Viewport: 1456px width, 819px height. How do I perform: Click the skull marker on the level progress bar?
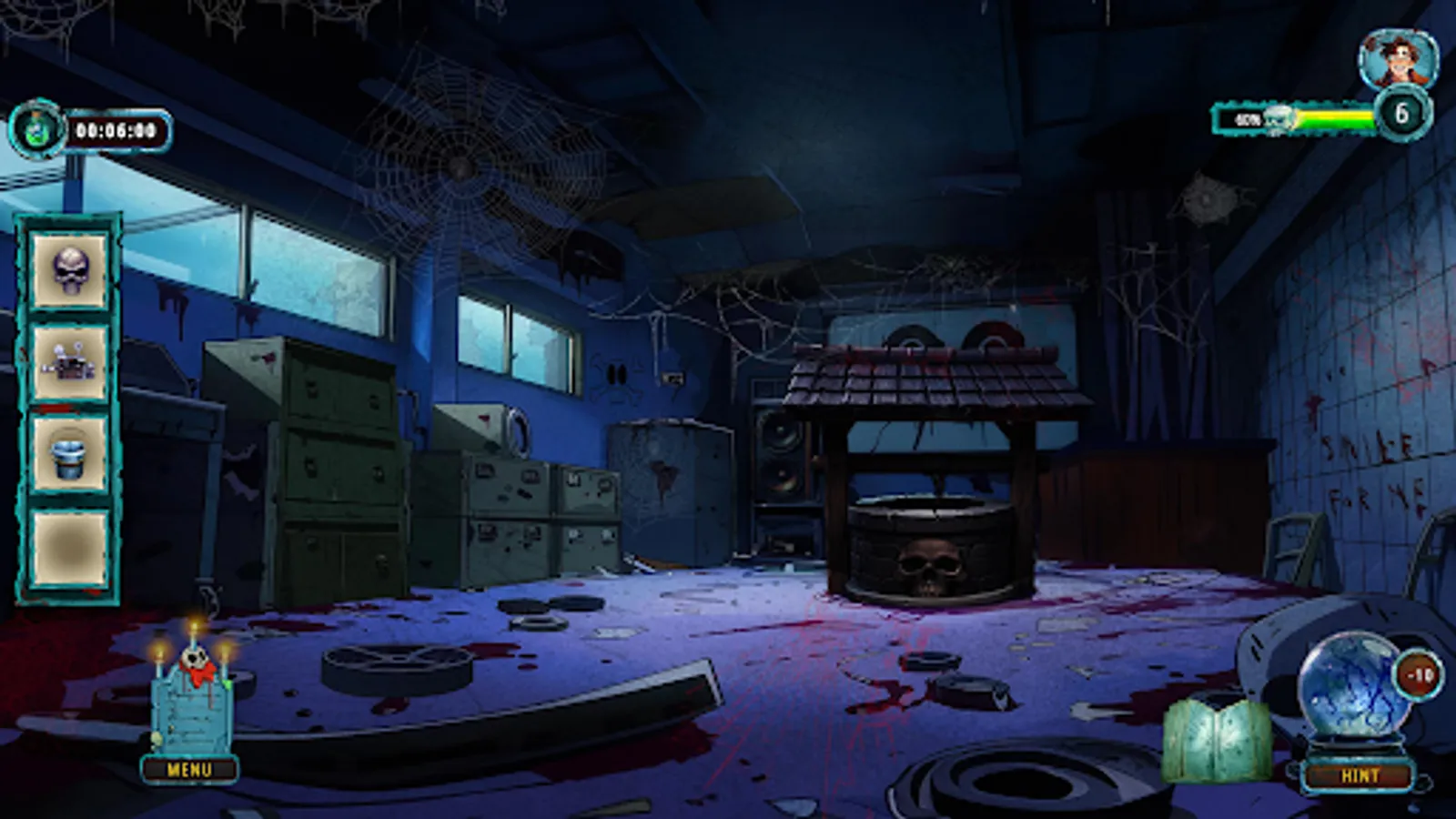[1278, 118]
